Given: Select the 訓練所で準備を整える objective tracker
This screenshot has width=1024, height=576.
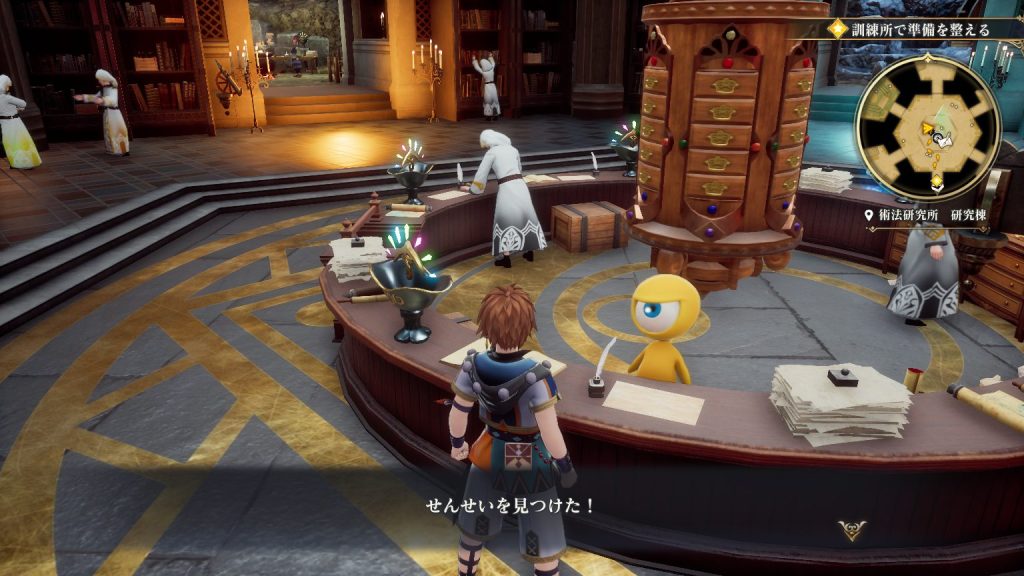Looking at the screenshot, I should (912, 30).
